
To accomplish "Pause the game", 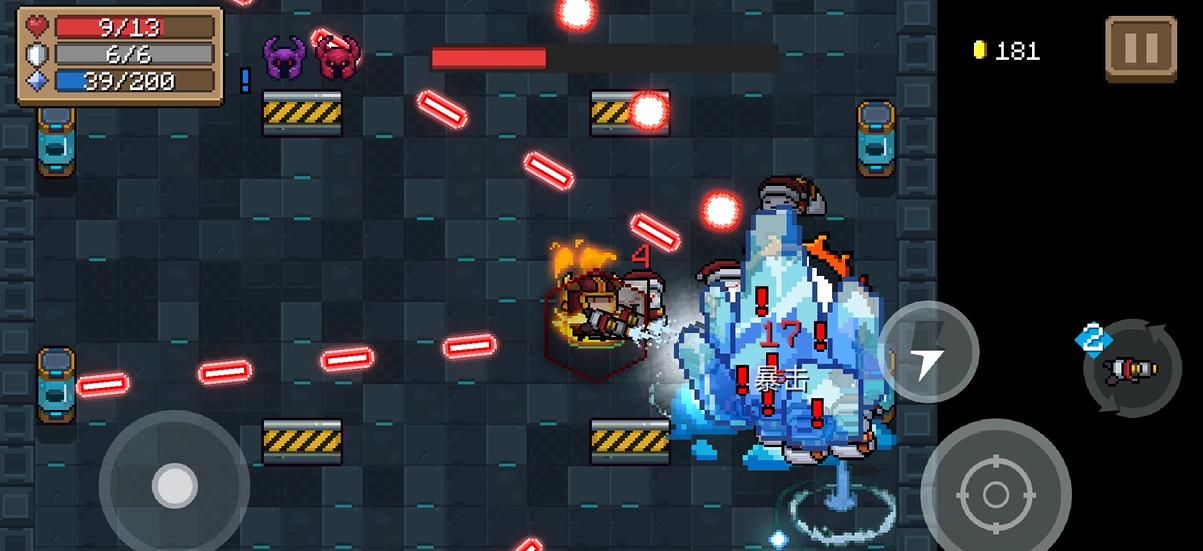I will pyautogui.click(x=1141, y=48).
